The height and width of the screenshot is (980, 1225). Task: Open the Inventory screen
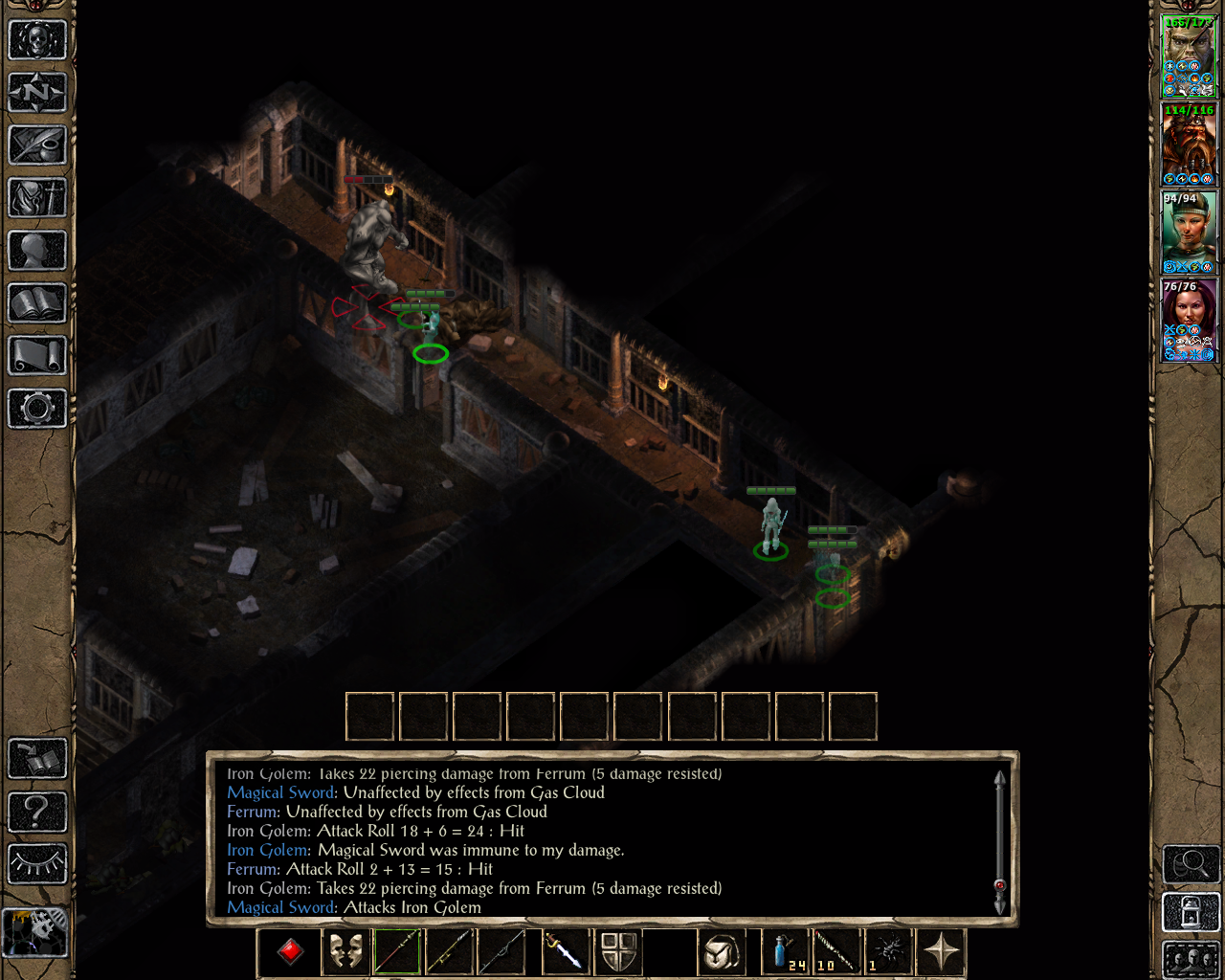click(x=38, y=198)
